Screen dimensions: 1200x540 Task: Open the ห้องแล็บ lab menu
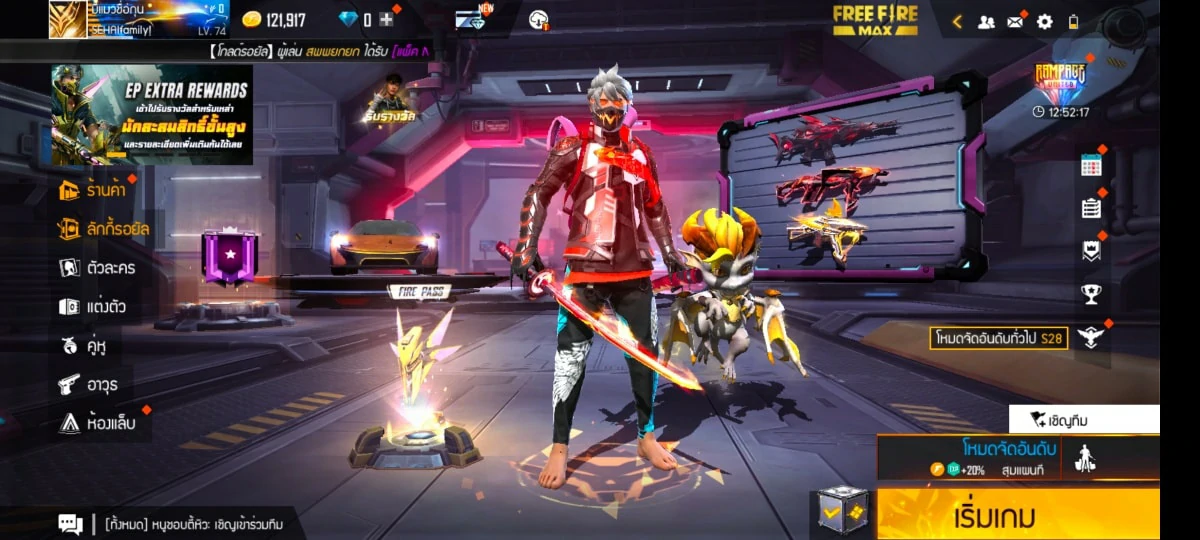[98, 423]
